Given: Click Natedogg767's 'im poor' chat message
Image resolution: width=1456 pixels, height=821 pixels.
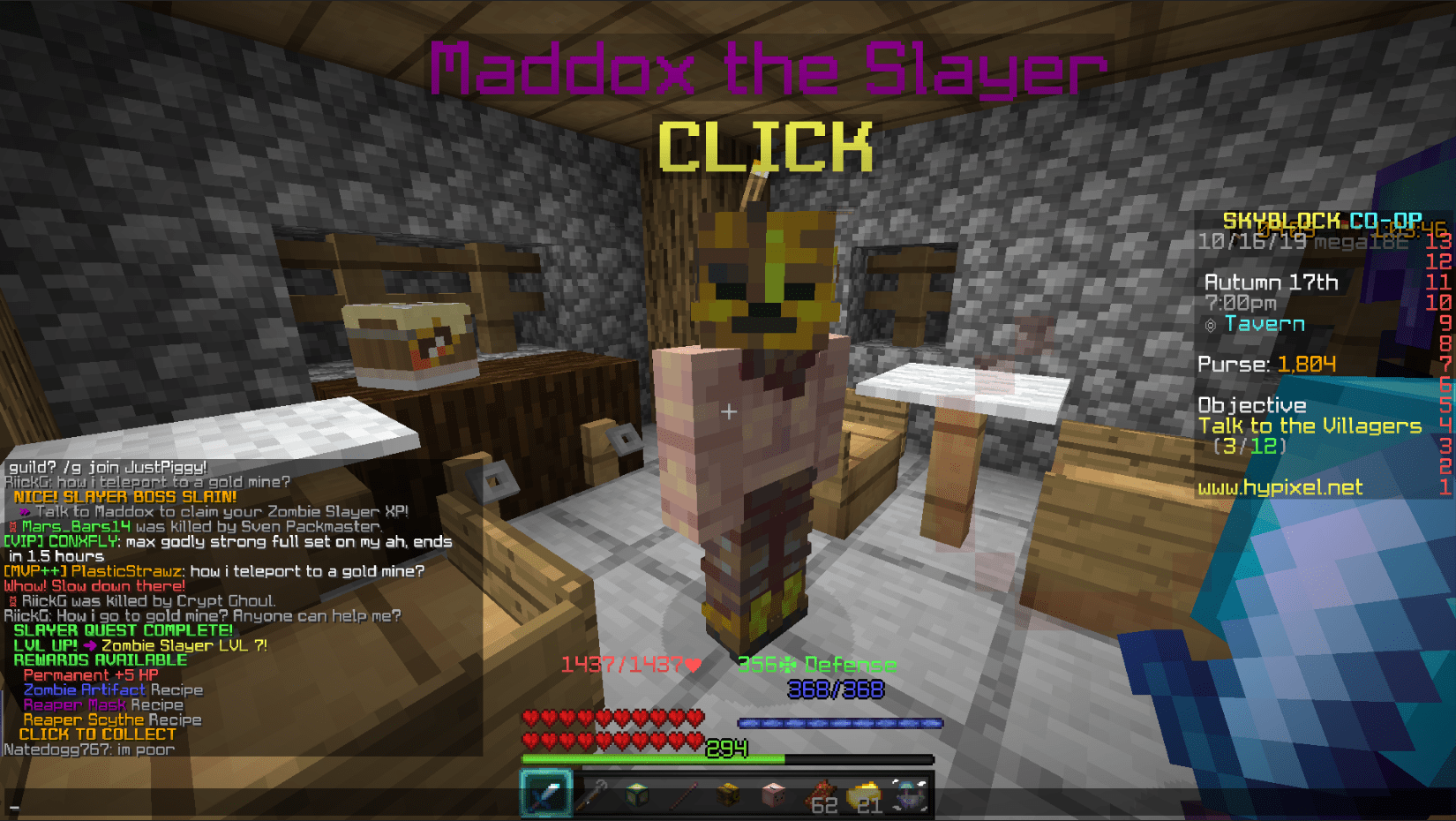Looking at the screenshot, I should click(90, 748).
